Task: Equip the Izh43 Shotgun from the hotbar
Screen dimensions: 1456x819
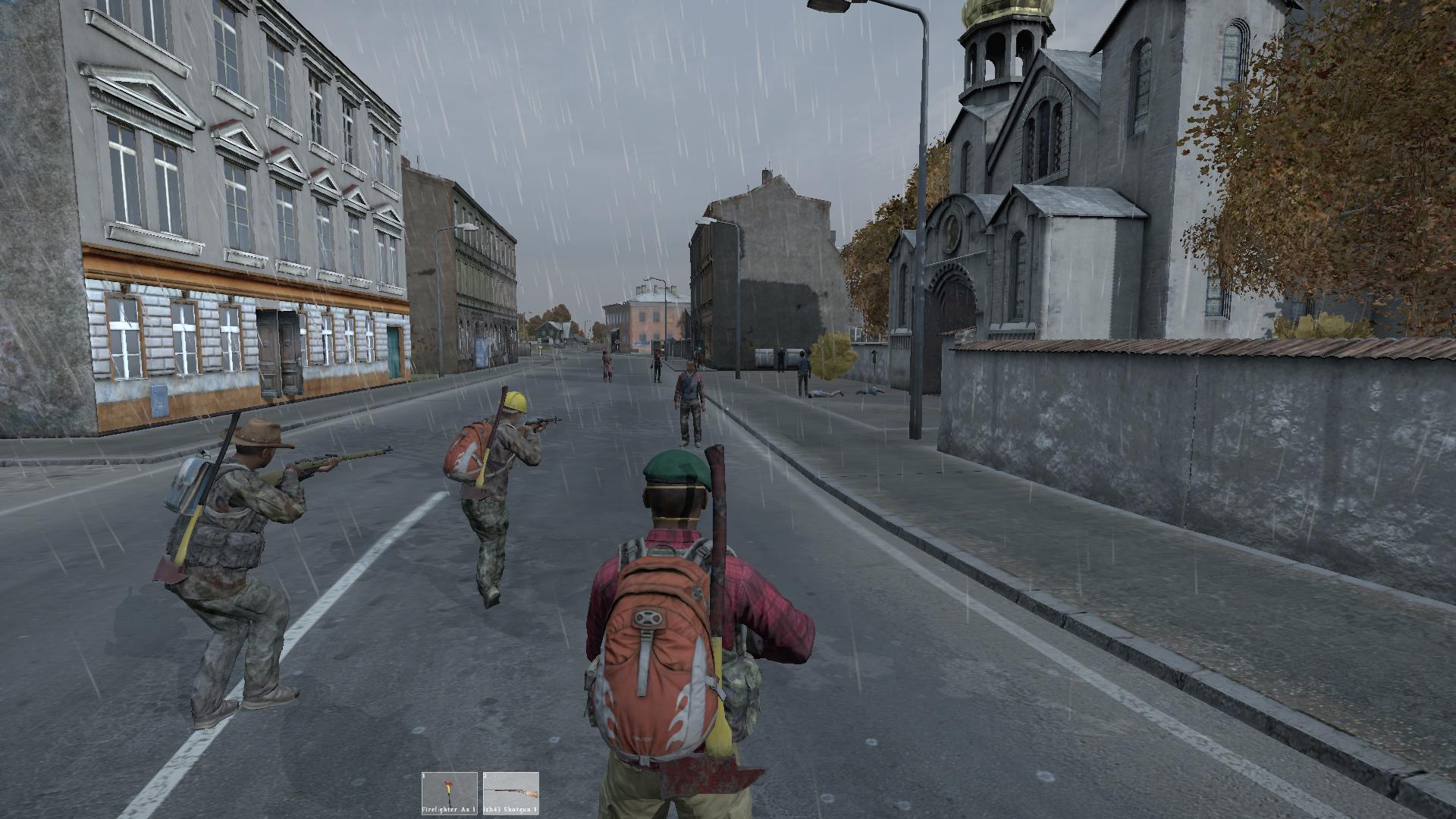Action: 510,793
